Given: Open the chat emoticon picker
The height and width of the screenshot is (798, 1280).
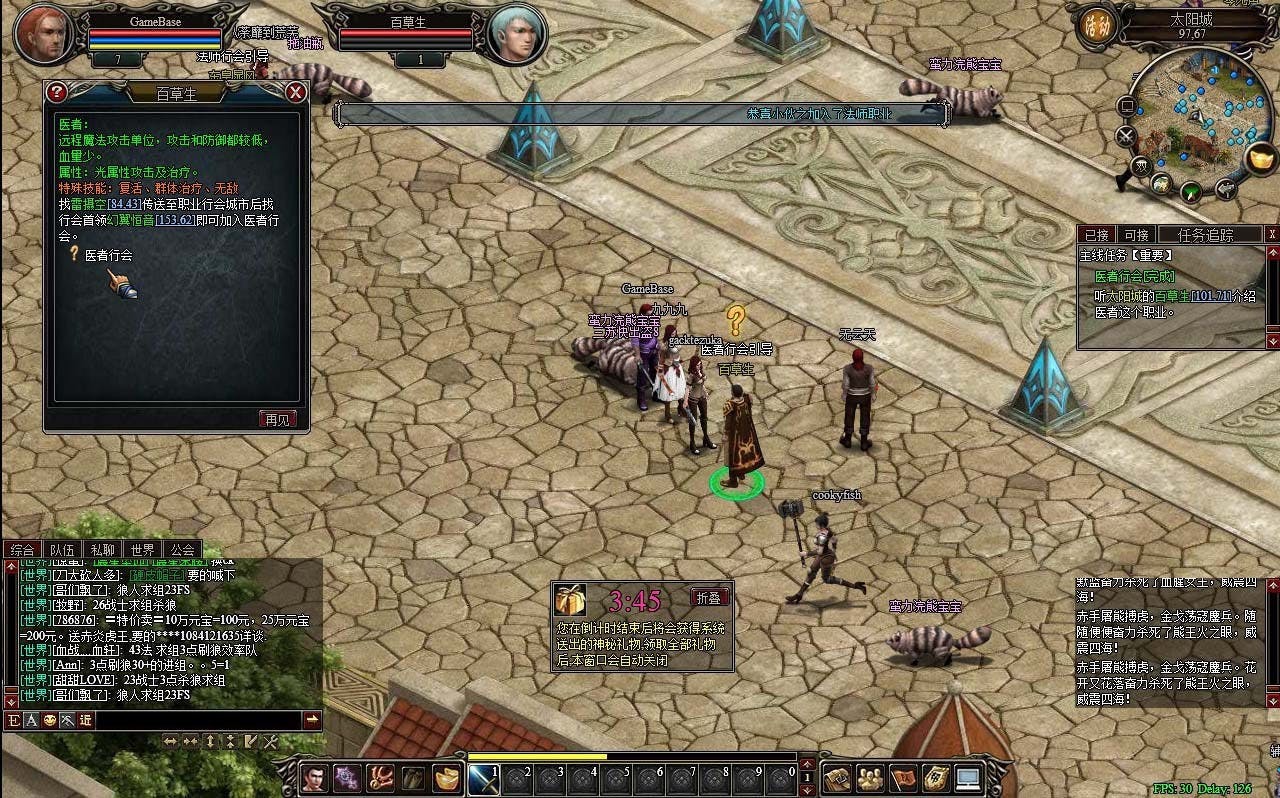Looking at the screenshot, I should [49, 720].
